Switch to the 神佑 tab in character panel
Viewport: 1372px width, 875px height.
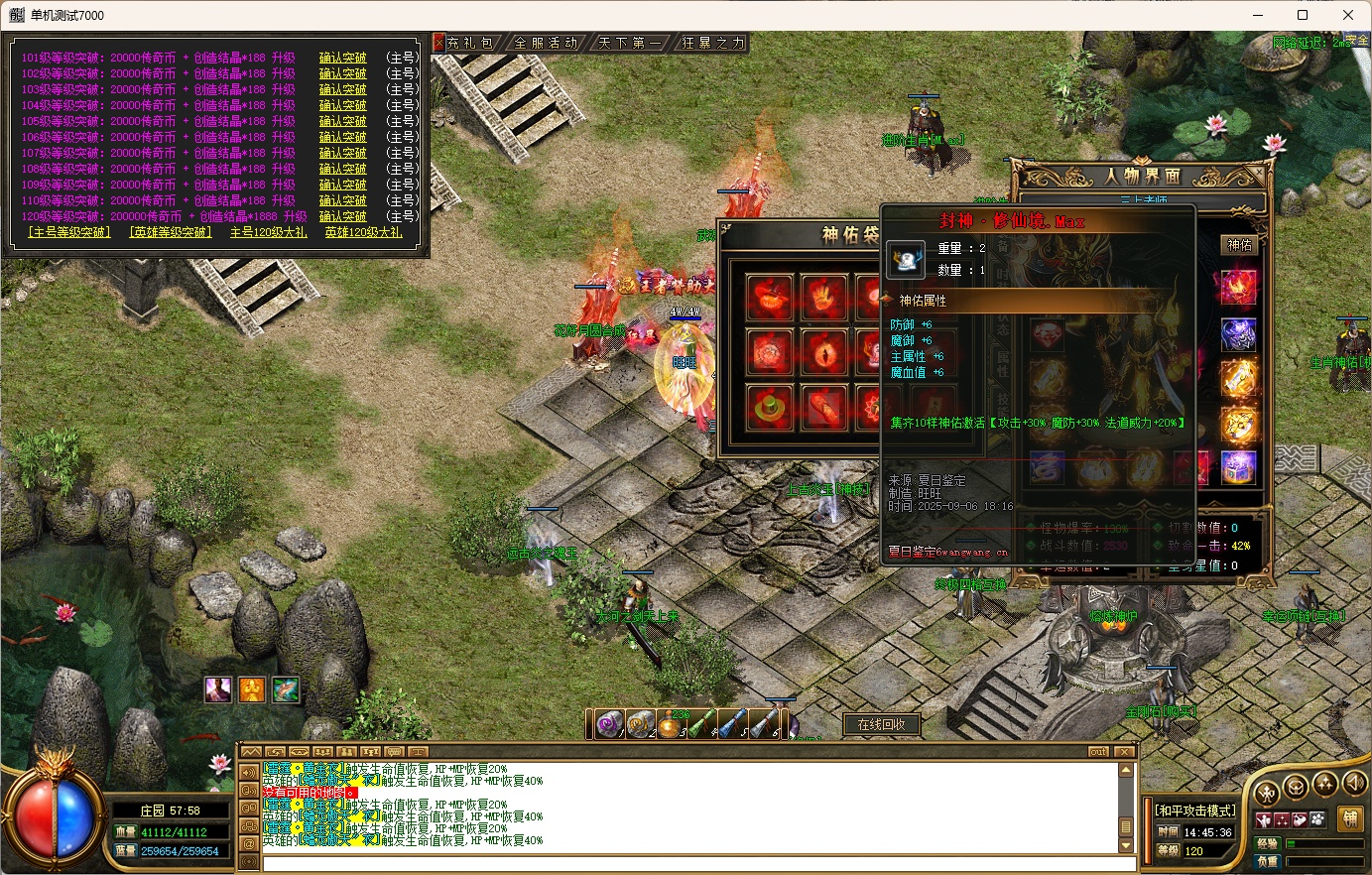1240,245
